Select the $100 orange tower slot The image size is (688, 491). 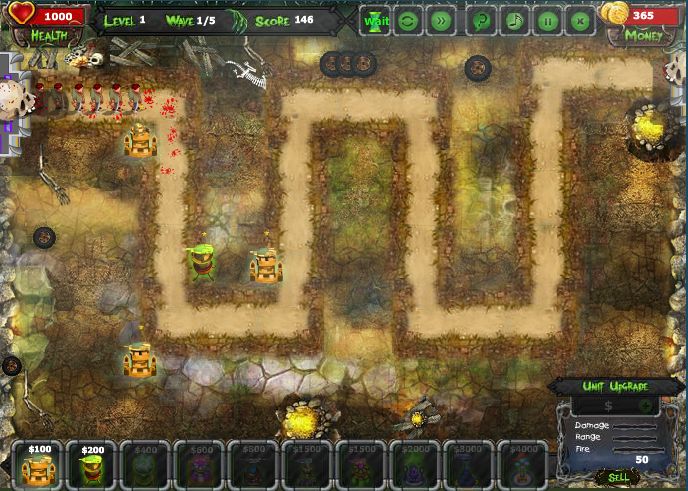(x=39, y=465)
